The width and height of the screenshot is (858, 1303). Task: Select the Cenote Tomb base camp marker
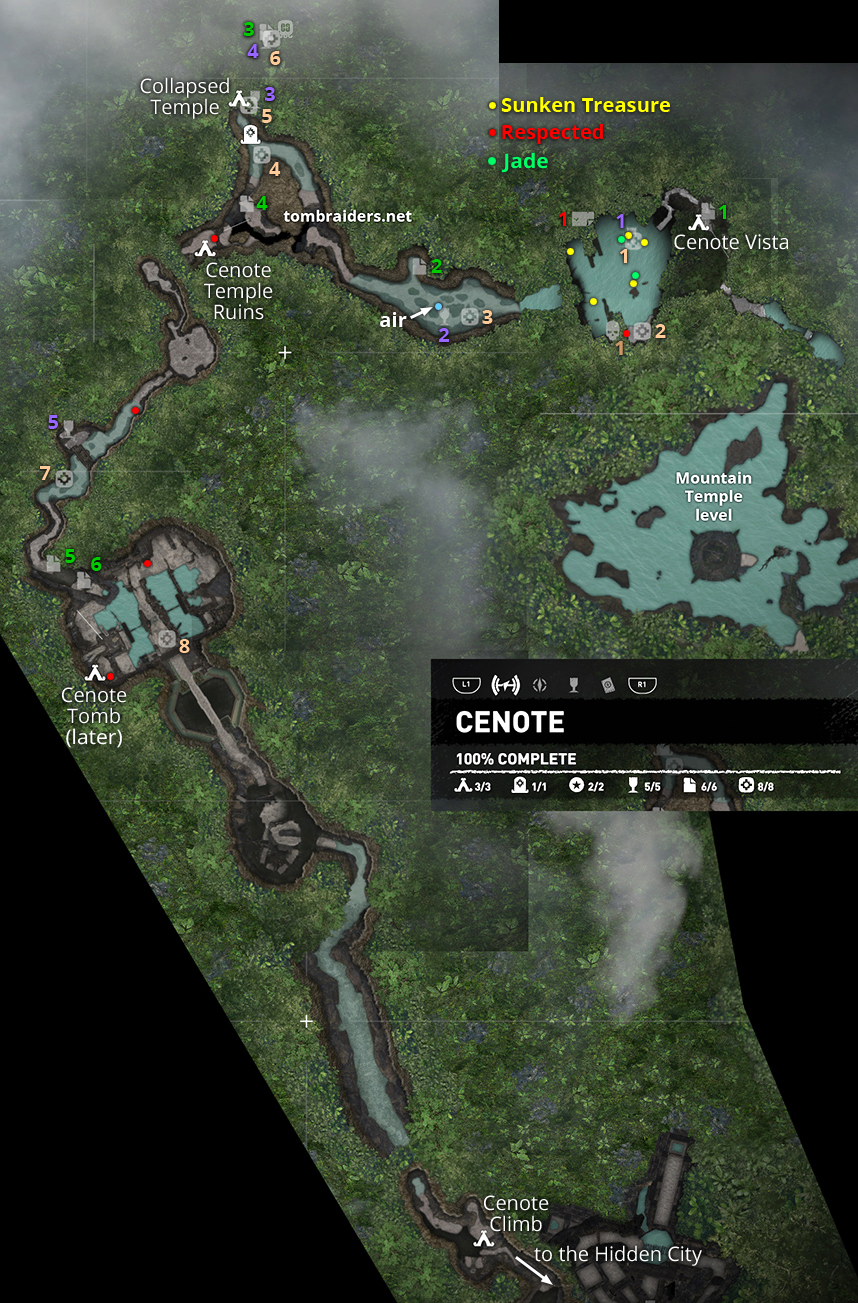click(94, 673)
